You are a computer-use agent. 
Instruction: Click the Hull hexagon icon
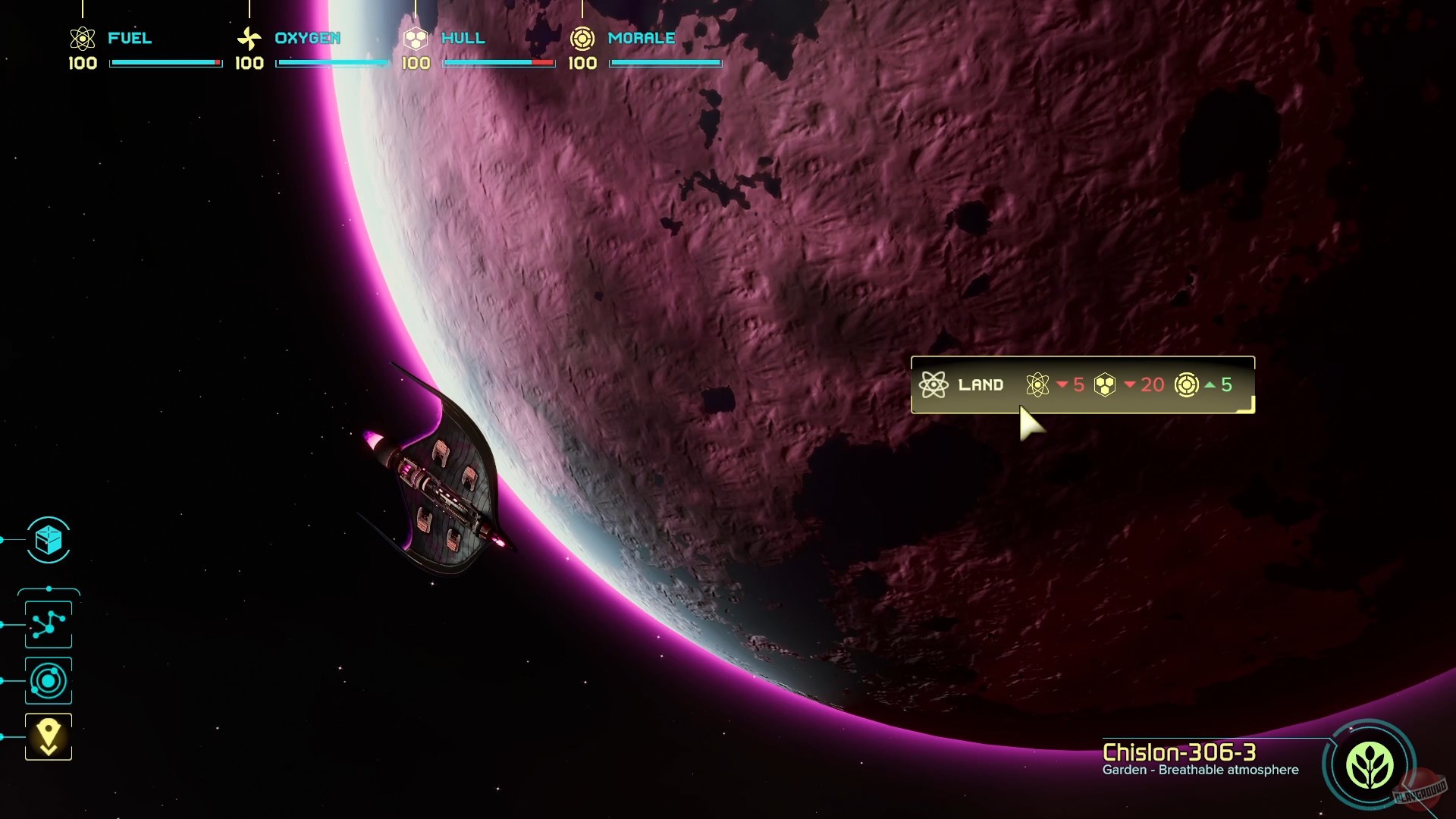tap(415, 36)
